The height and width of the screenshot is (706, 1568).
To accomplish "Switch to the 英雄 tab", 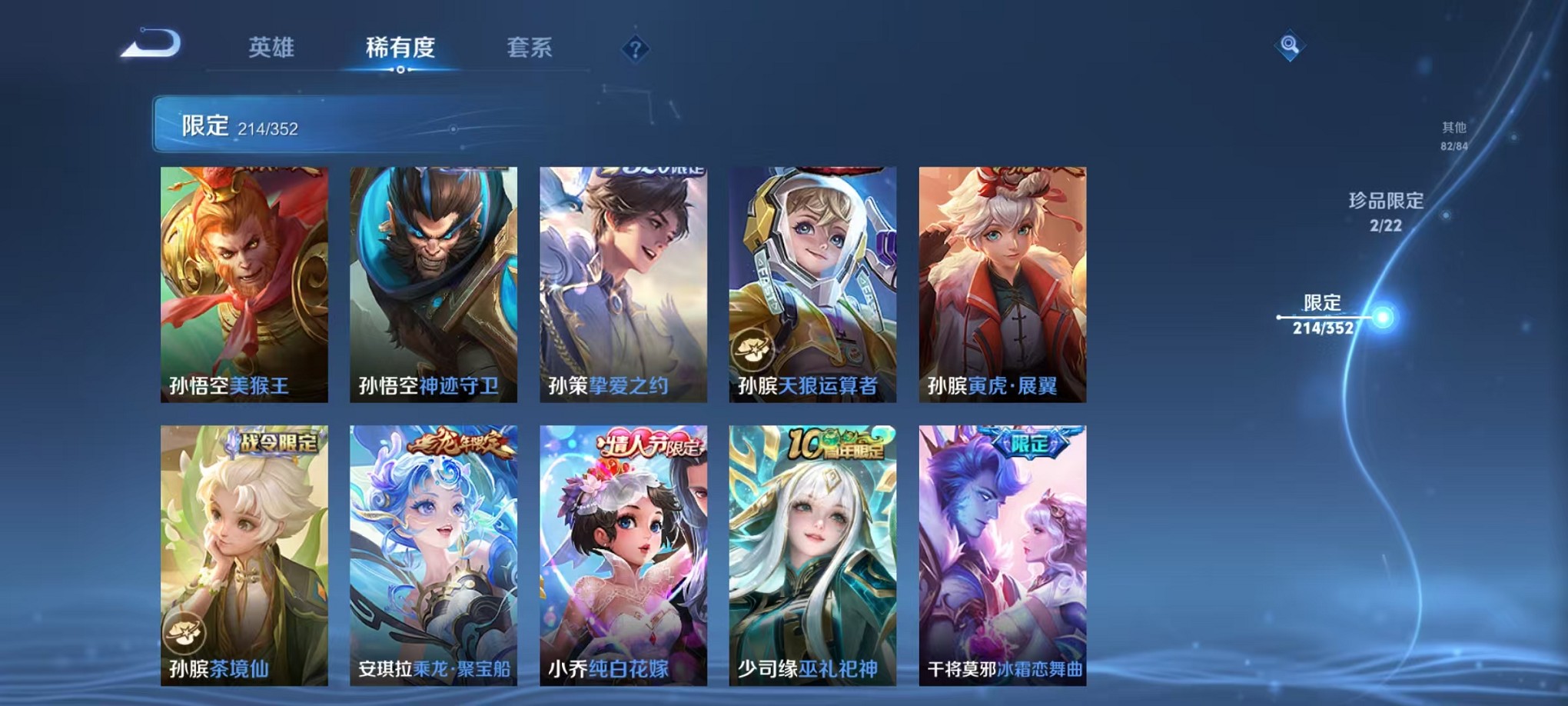I will 273,48.
